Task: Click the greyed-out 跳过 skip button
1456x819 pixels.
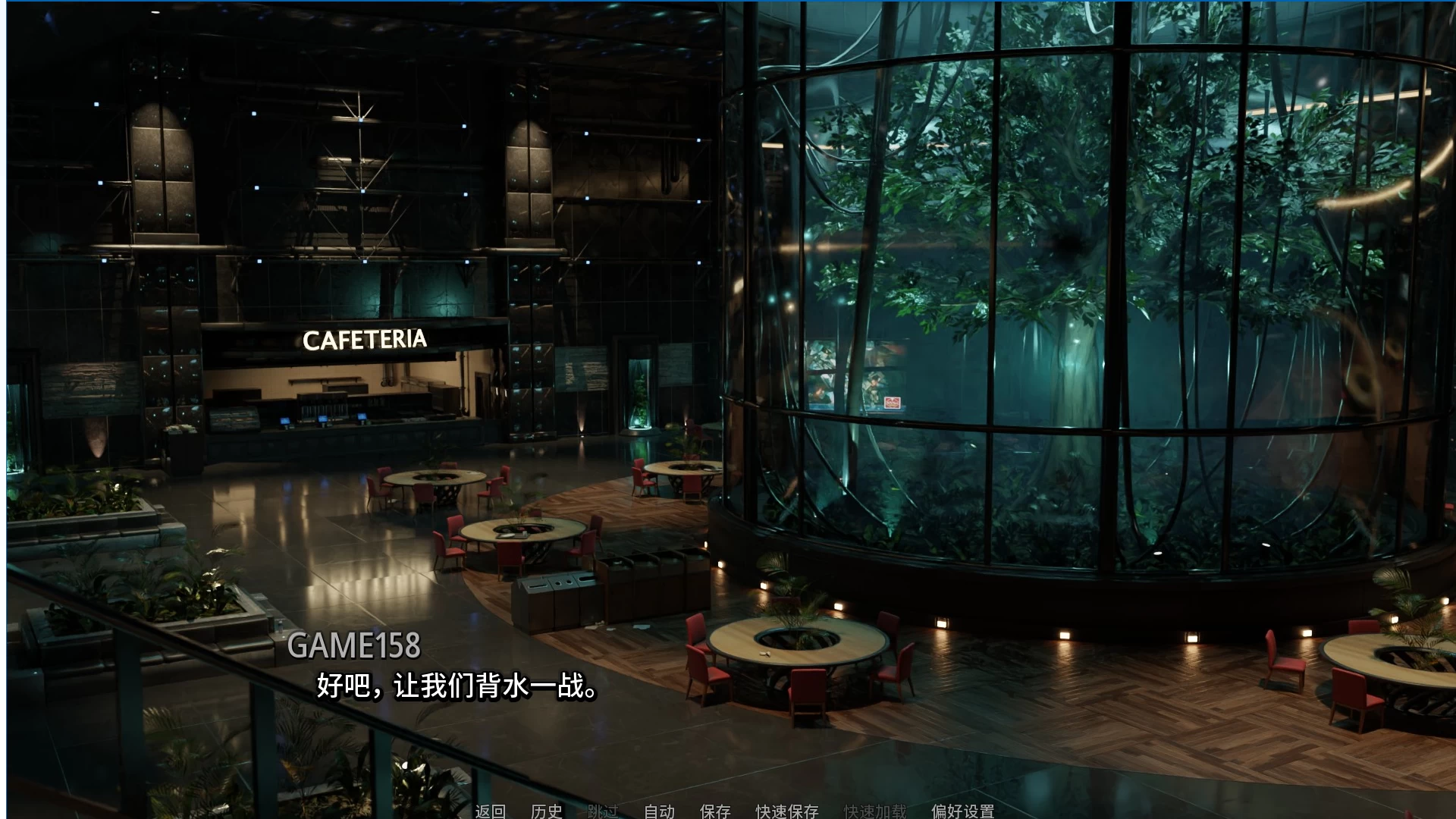Action: (603, 811)
